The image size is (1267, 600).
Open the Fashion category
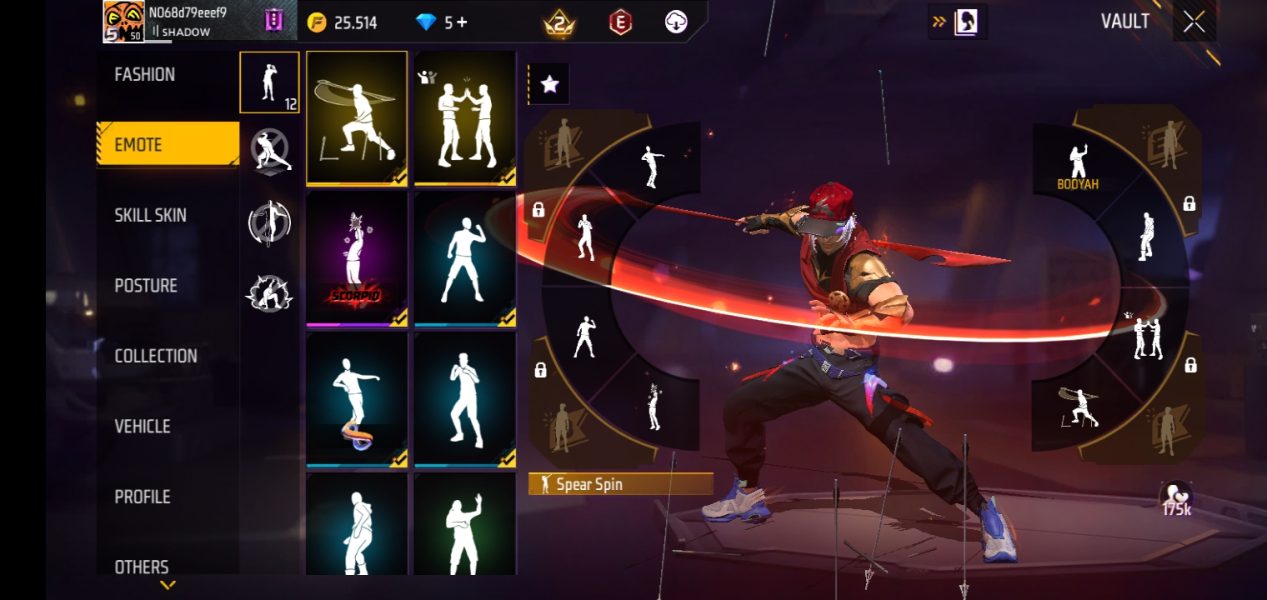point(145,75)
